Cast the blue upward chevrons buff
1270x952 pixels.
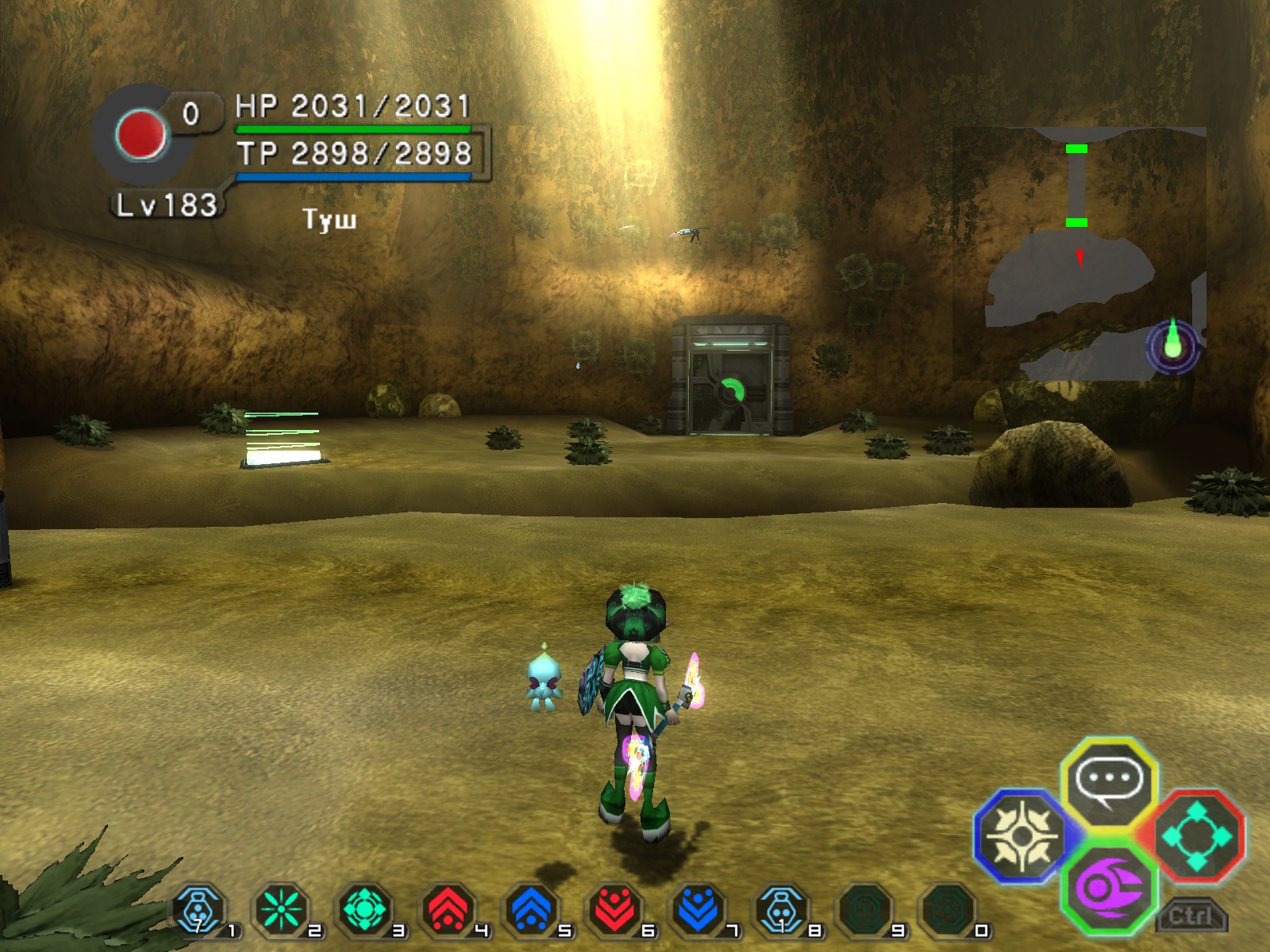pyautogui.click(x=532, y=911)
